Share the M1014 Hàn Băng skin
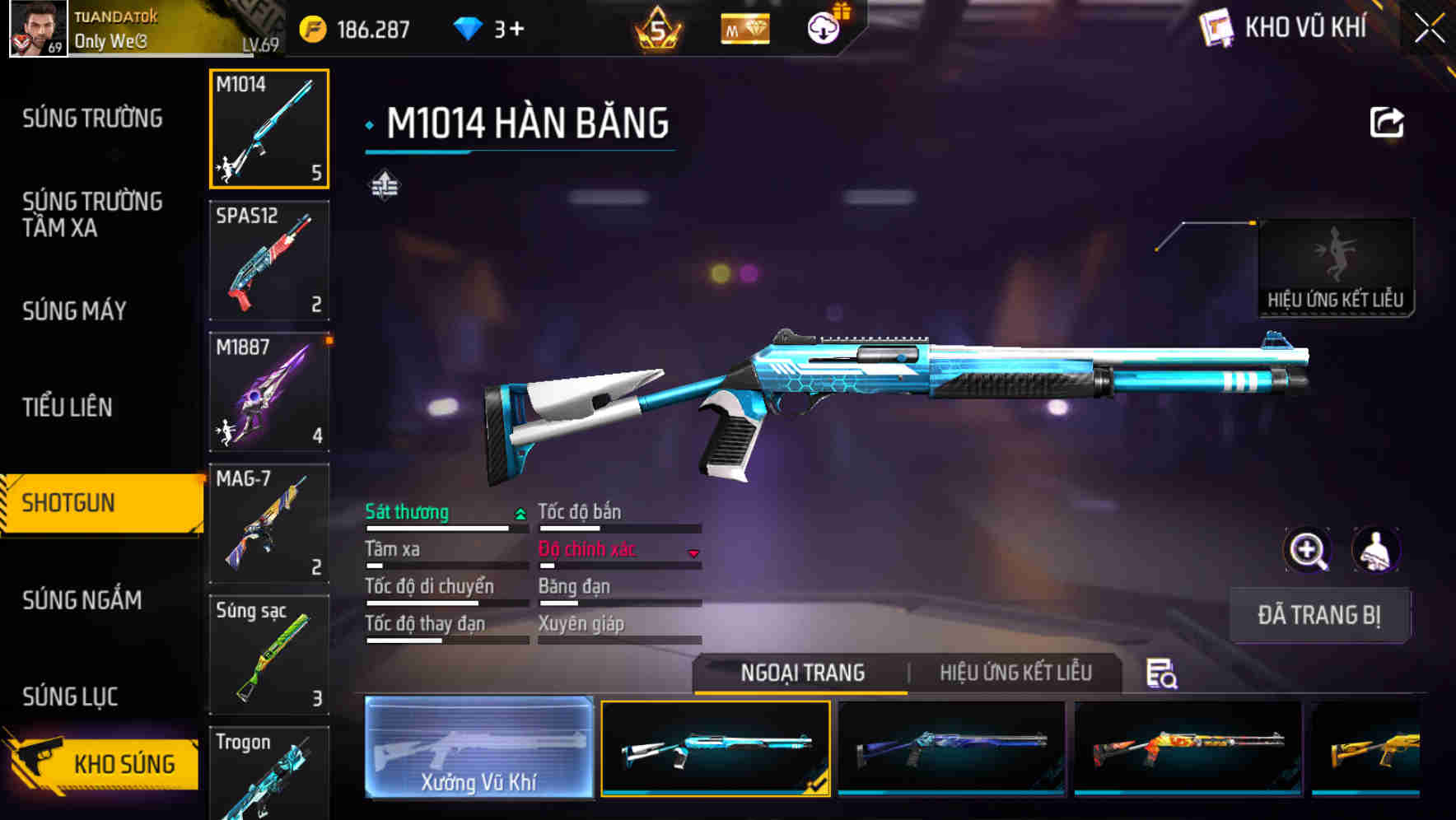 tap(1386, 123)
